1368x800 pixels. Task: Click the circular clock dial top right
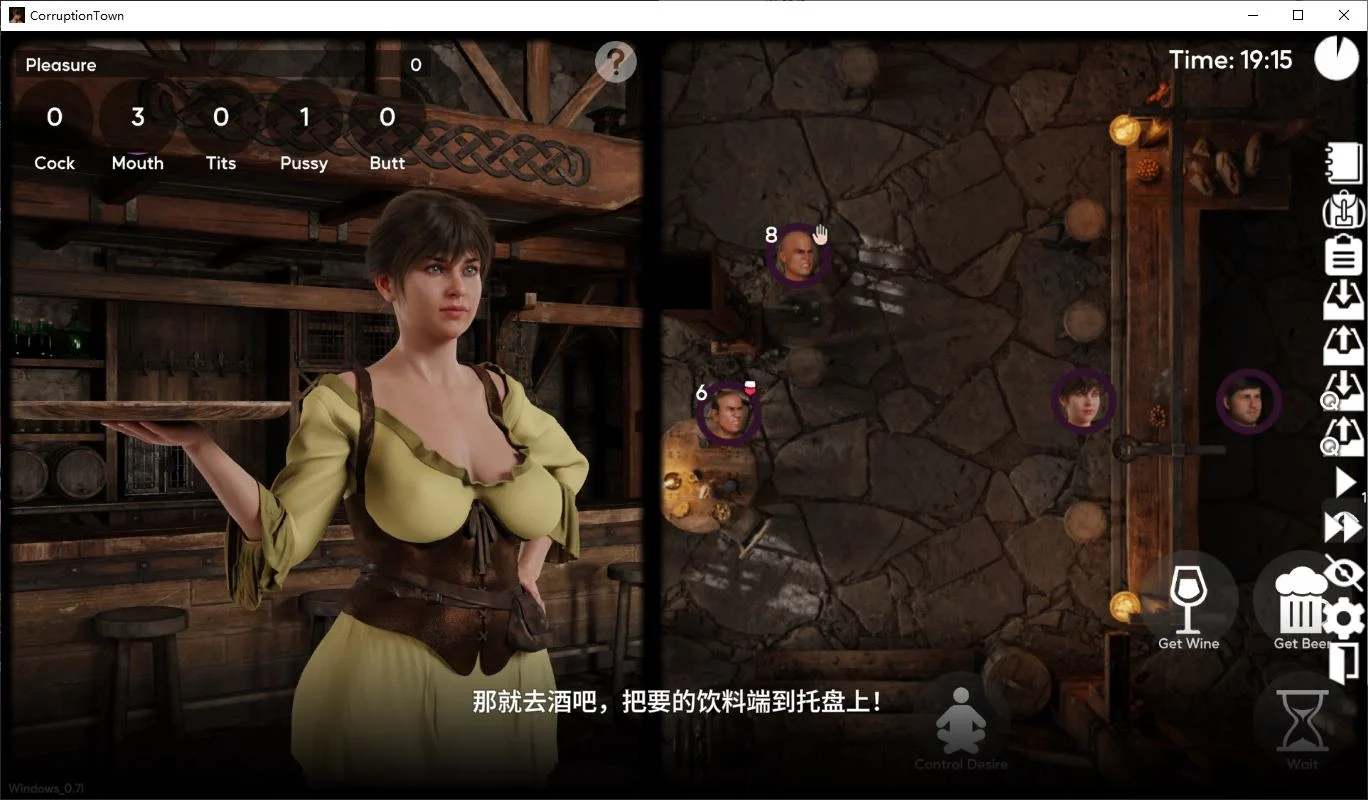point(1336,58)
